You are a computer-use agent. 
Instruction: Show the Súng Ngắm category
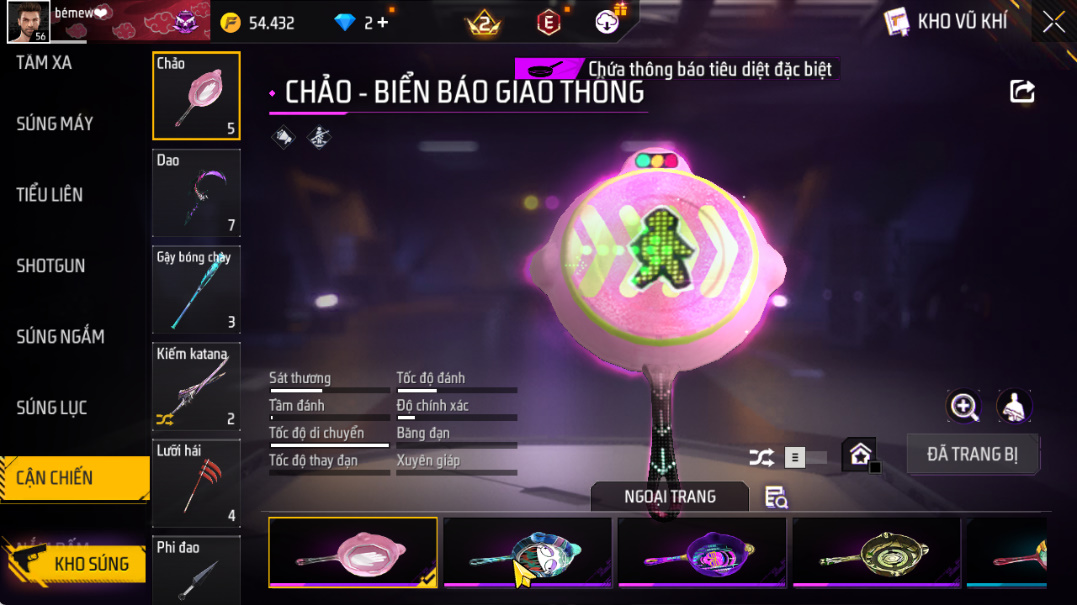pyautogui.click(x=60, y=337)
